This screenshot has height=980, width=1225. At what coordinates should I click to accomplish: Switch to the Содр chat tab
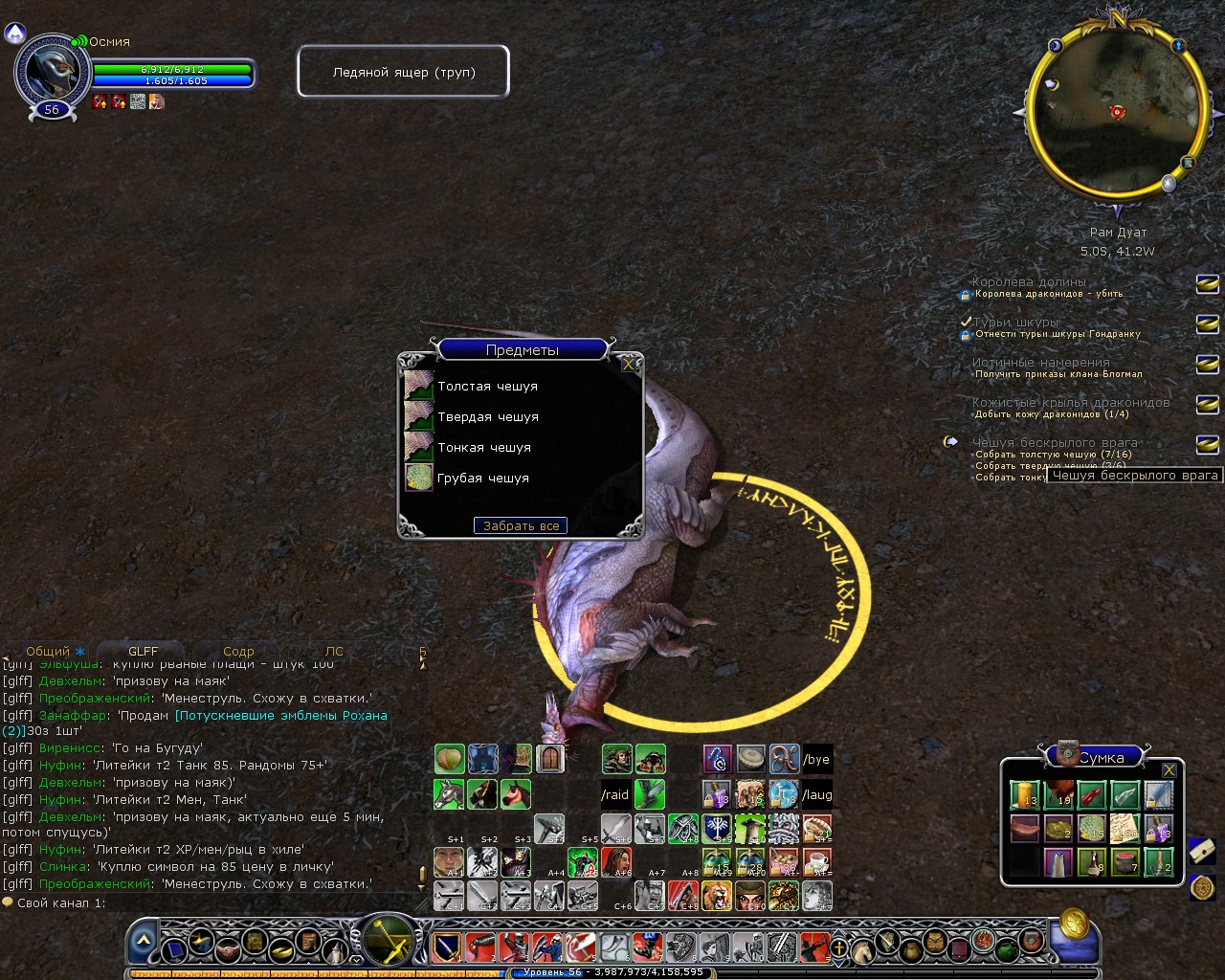[238, 652]
